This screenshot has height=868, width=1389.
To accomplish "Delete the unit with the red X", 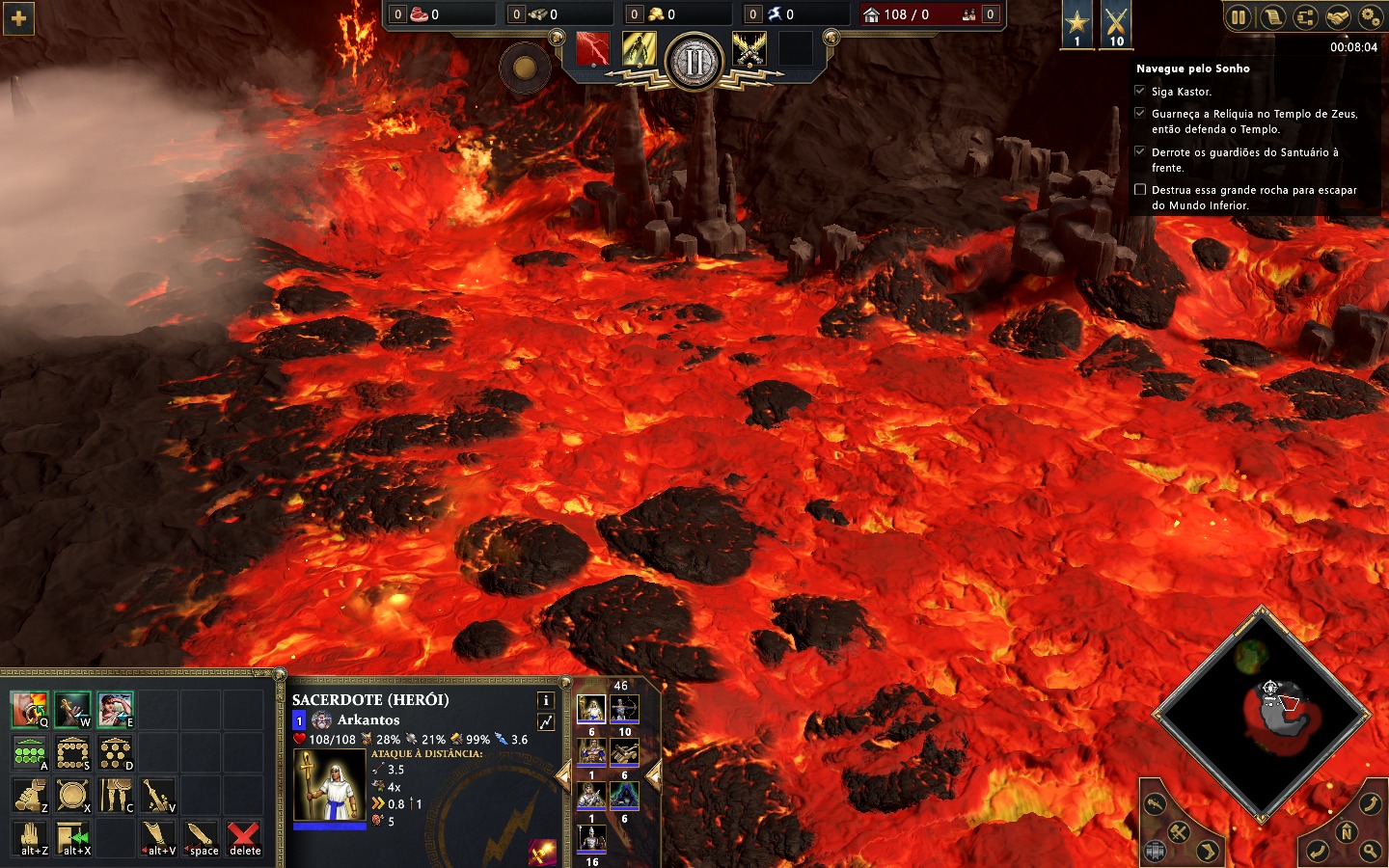I will point(244,836).
